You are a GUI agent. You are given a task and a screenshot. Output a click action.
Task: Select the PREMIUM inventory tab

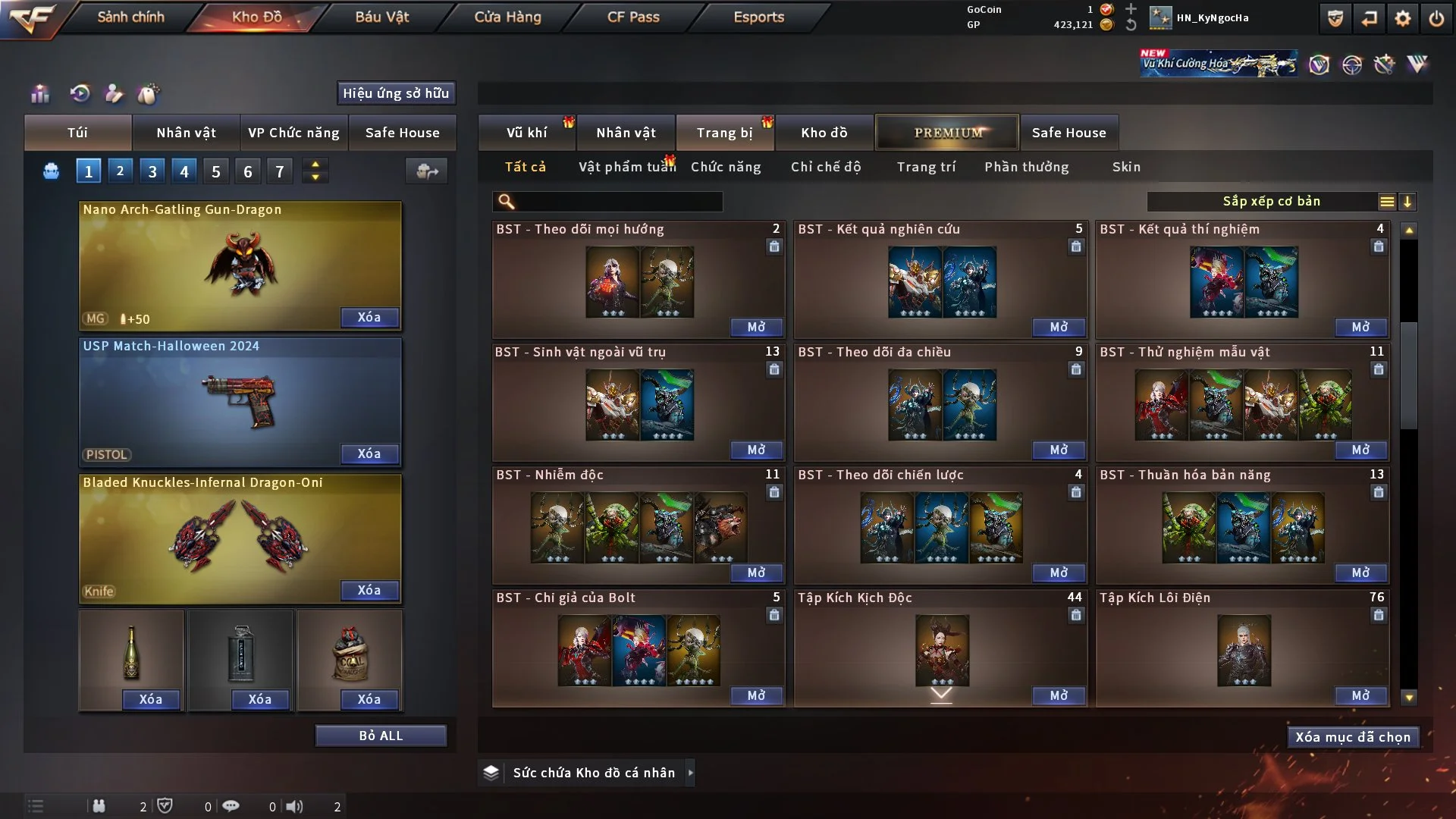click(947, 133)
